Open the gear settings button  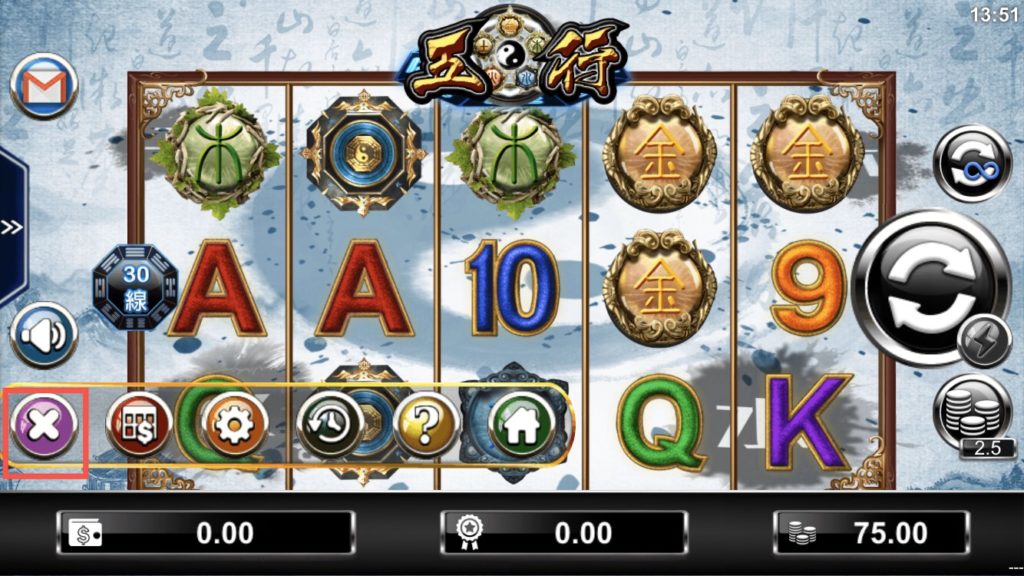coord(234,426)
